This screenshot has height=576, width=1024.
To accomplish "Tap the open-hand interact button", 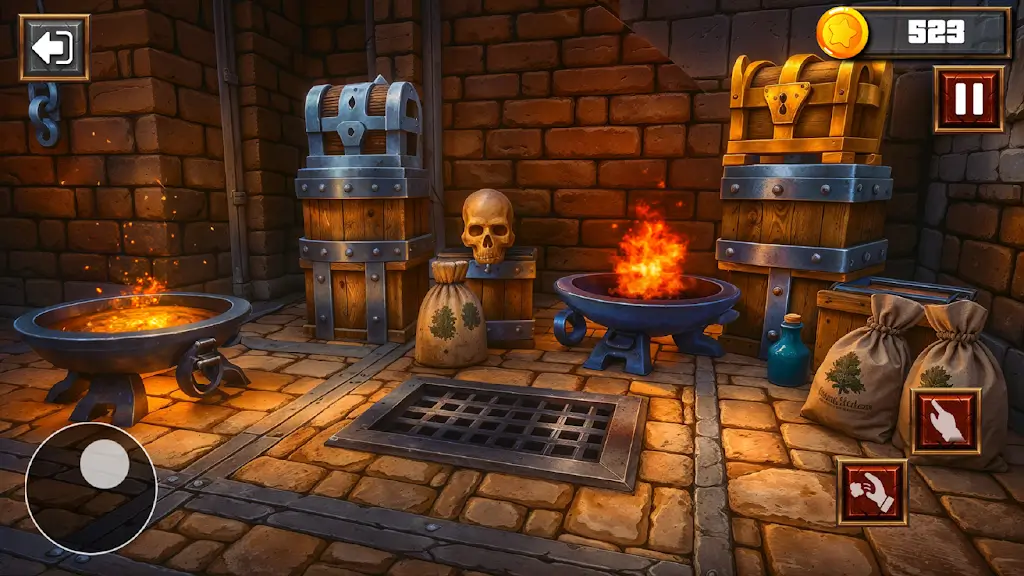I will (945, 422).
